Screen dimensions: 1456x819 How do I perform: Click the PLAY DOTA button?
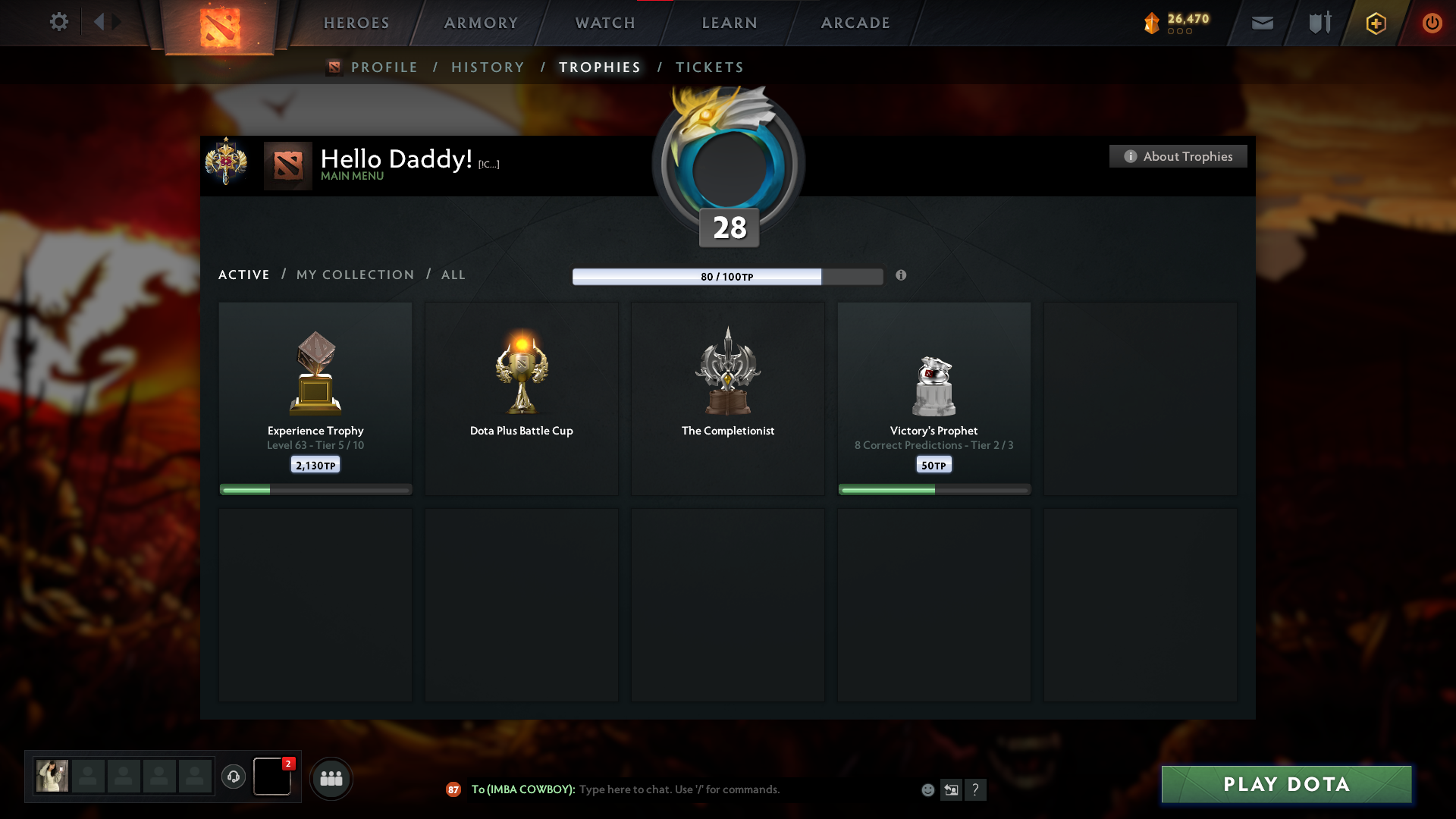(1286, 784)
